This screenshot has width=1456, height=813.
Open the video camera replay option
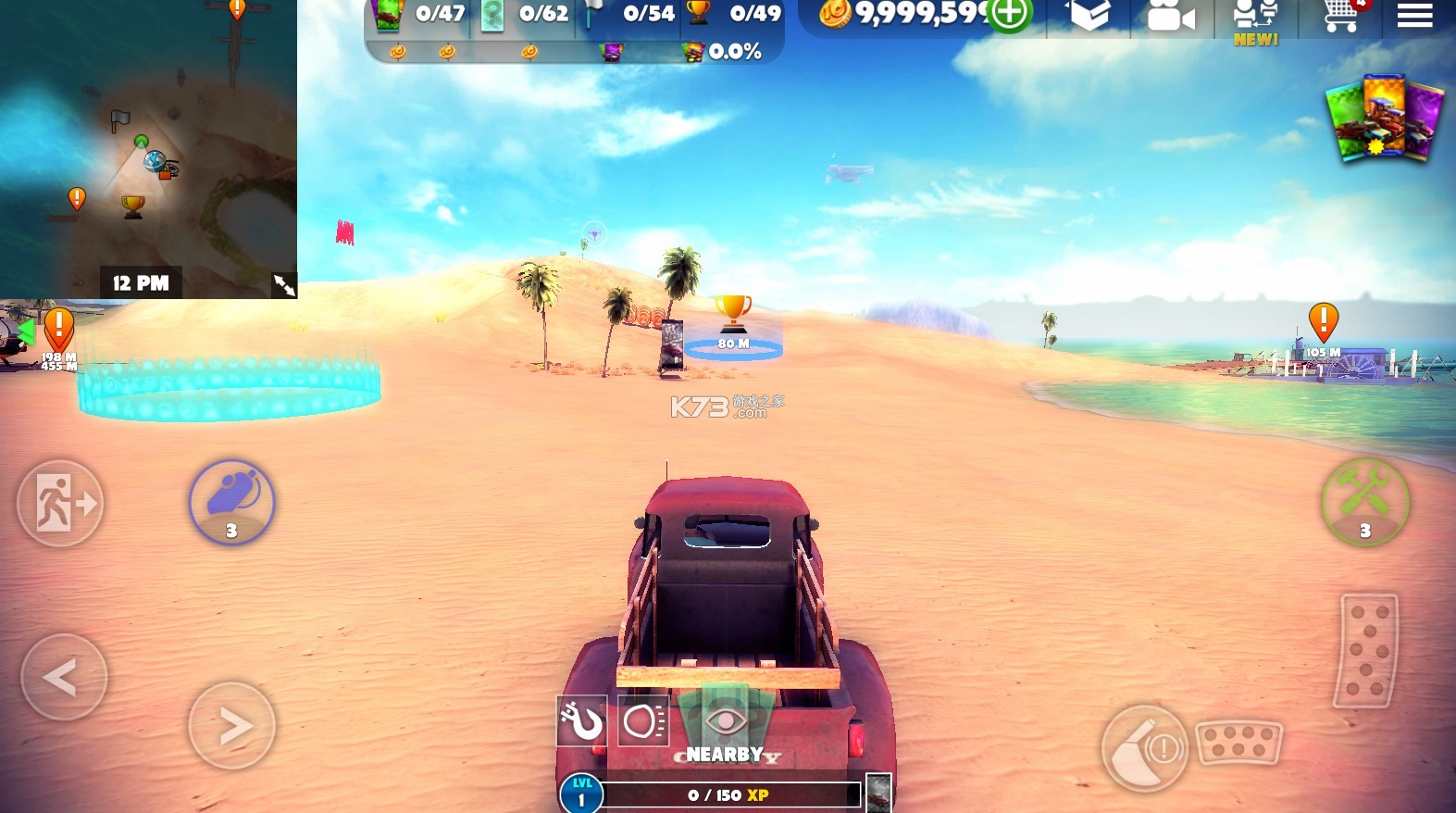coord(1170,17)
